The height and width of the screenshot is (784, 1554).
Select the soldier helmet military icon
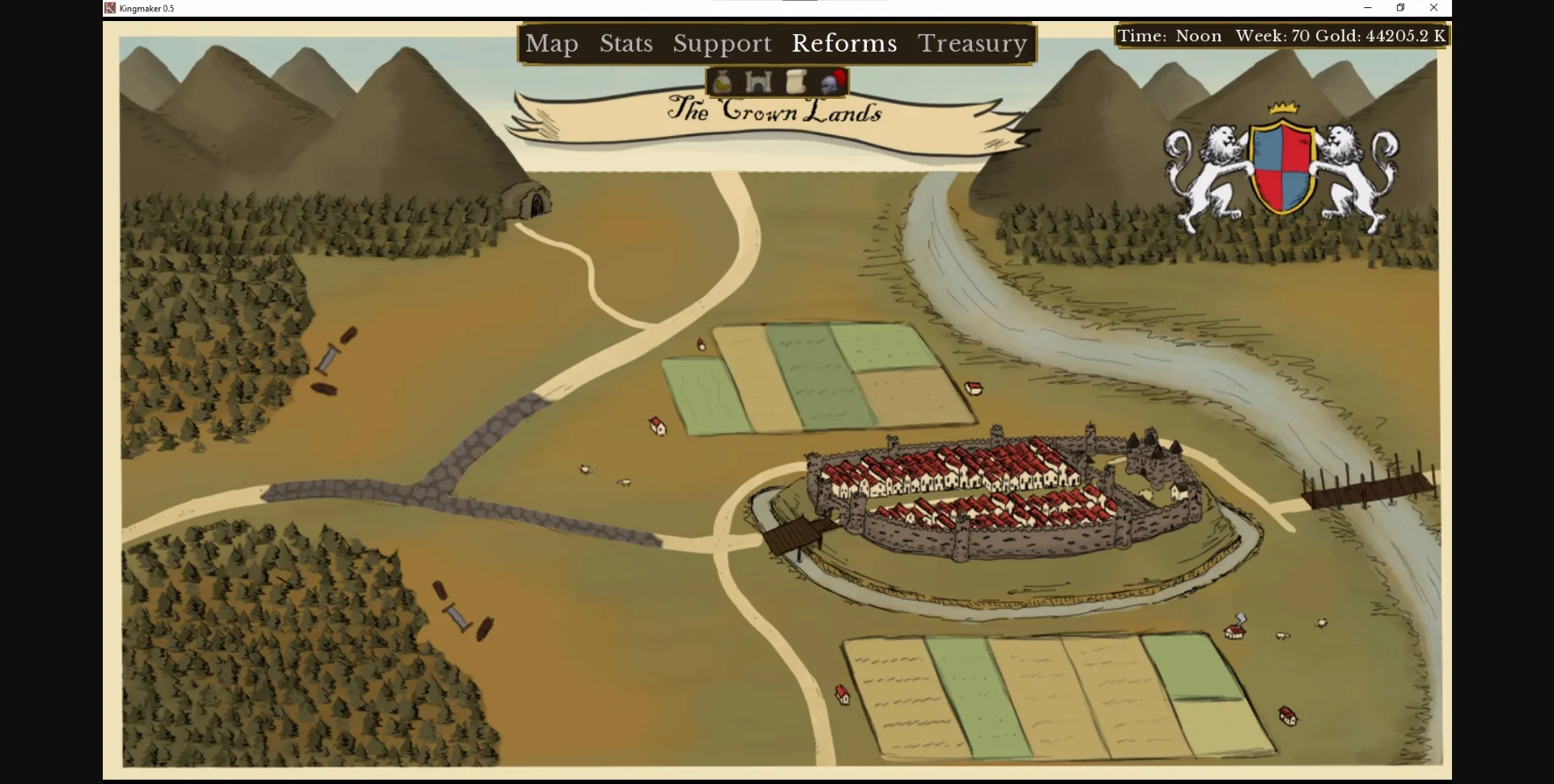[834, 81]
